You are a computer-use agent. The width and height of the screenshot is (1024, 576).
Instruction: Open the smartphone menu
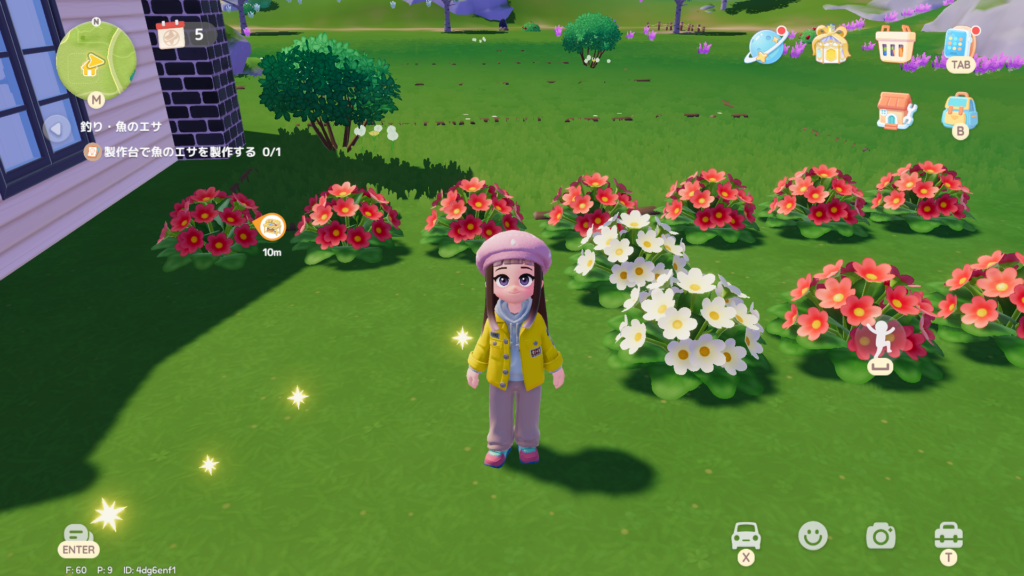959,43
